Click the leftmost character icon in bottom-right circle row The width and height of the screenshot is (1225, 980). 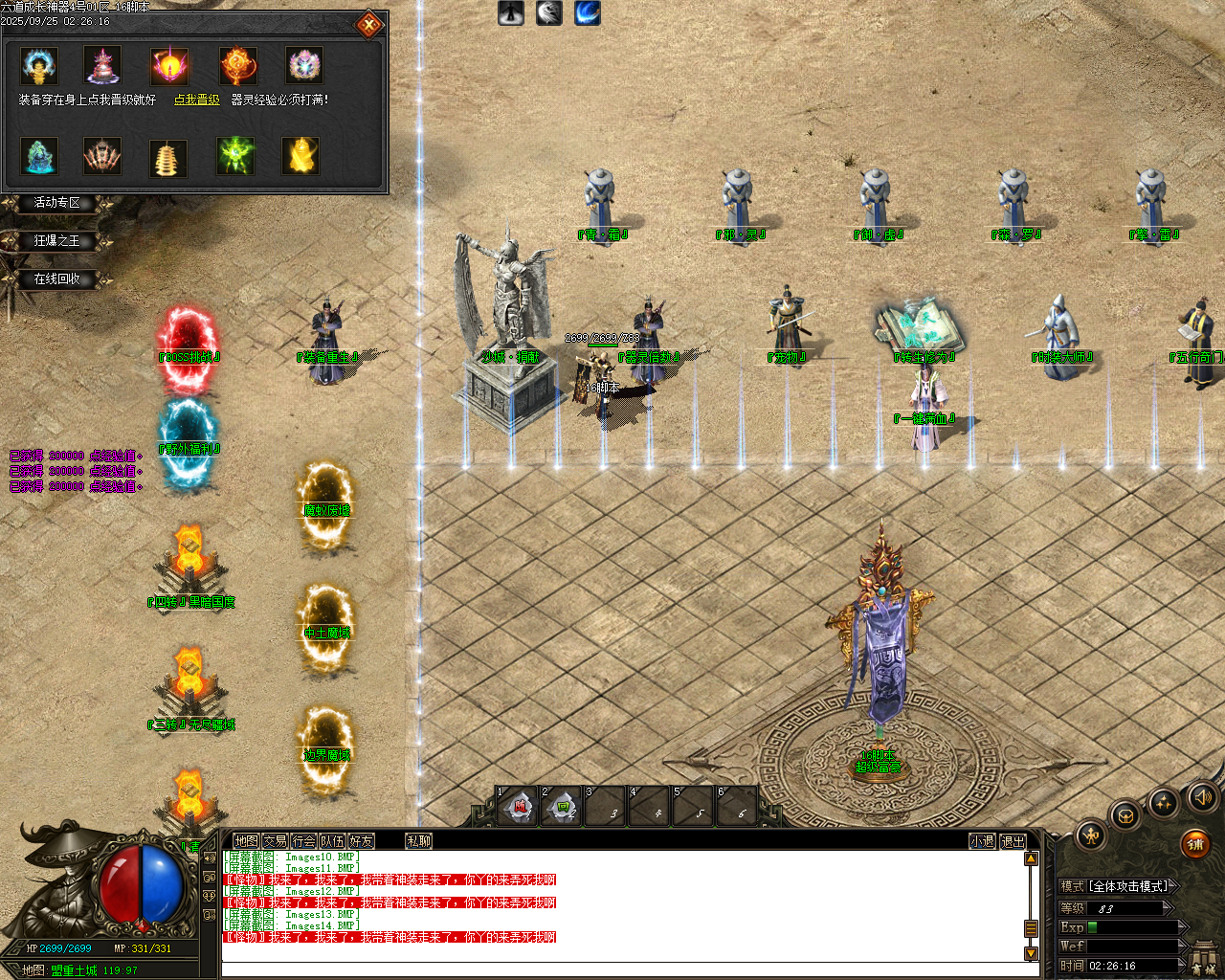pos(1091,837)
